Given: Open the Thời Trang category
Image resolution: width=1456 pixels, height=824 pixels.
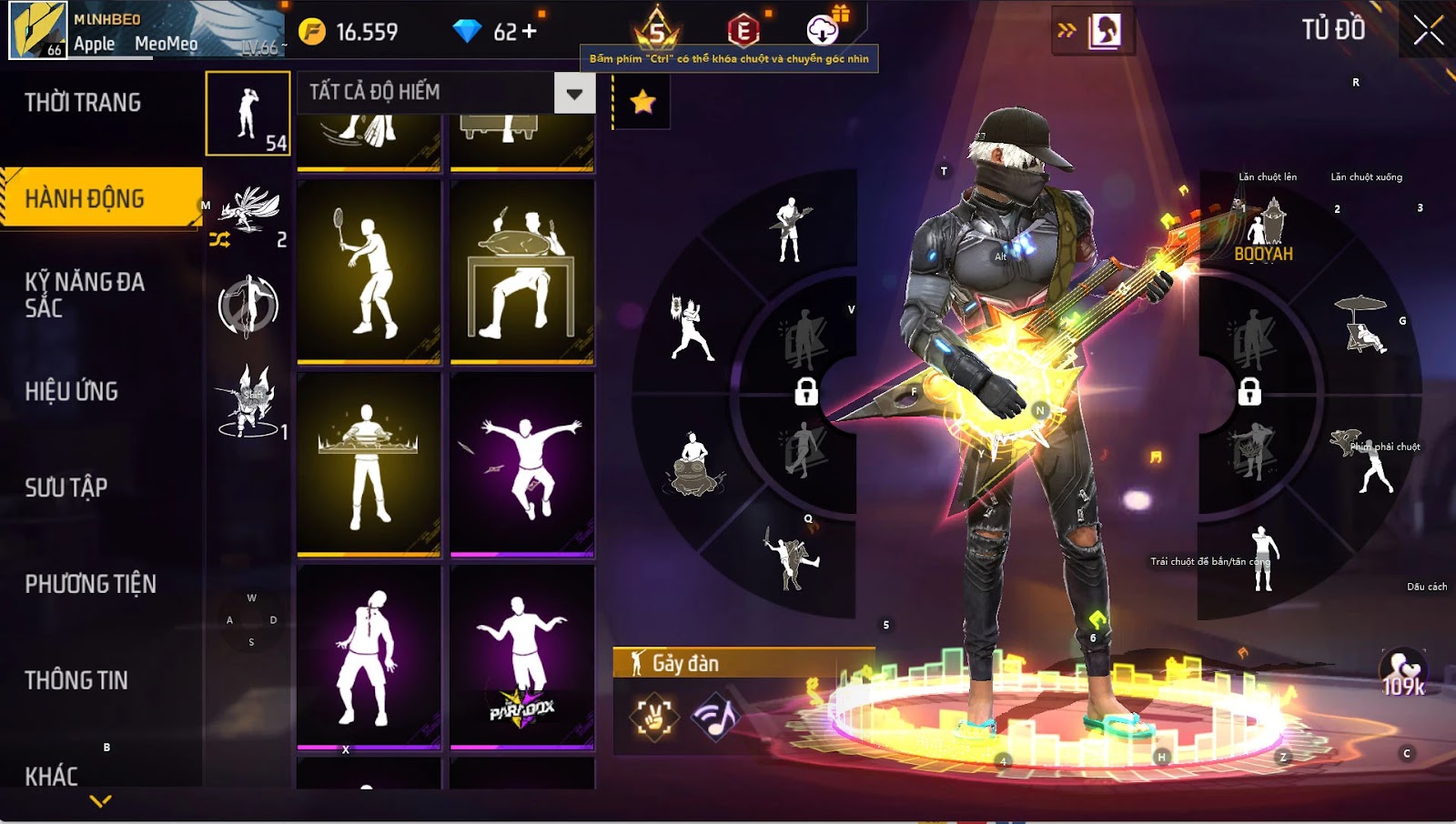Looking at the screenshot, I should click(x=83, y=103).
